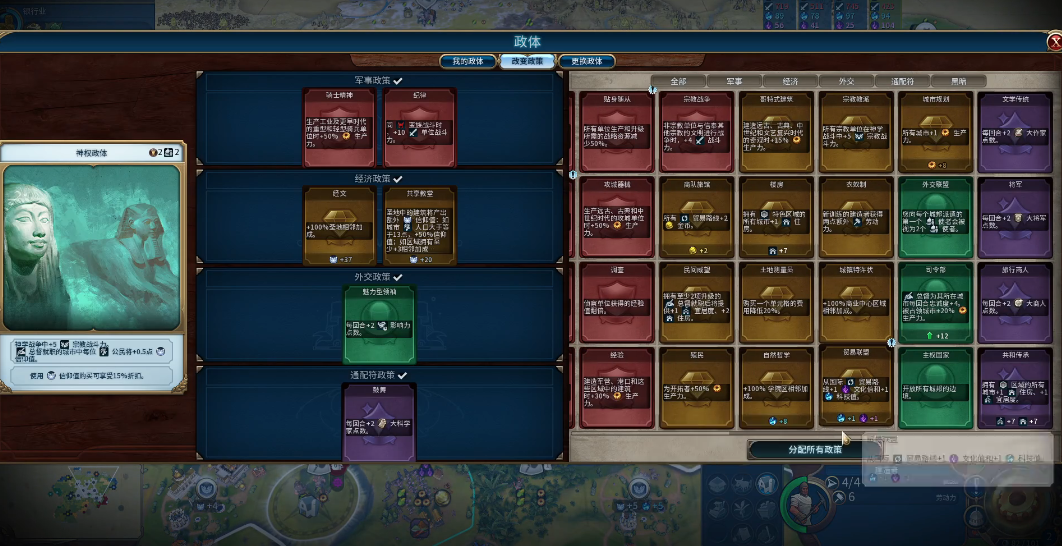Choose the 外交联盟 policy card
1062x546 pixels.
935,217
